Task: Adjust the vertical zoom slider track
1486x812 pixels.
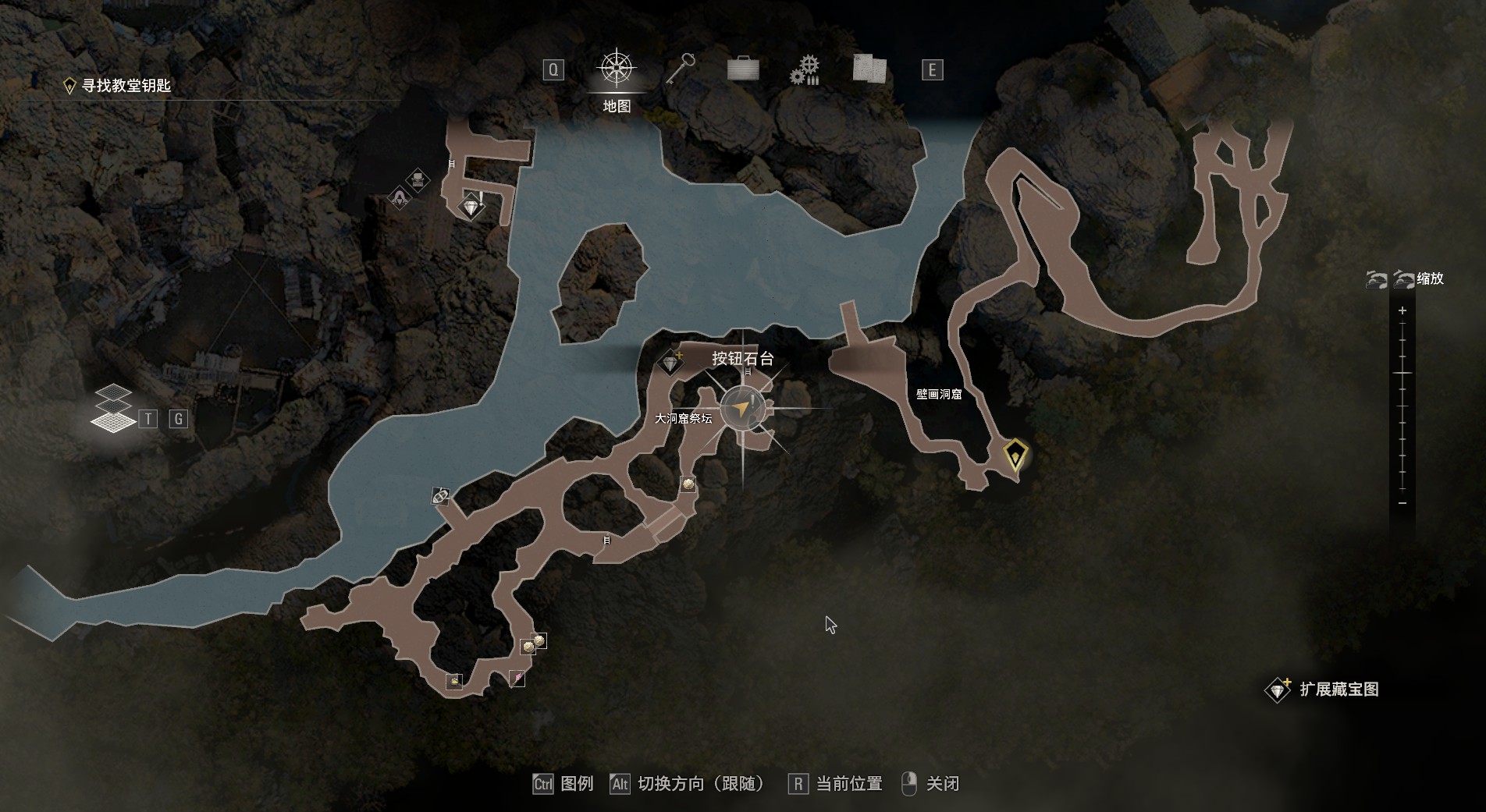Action: tap(1402, 406)
